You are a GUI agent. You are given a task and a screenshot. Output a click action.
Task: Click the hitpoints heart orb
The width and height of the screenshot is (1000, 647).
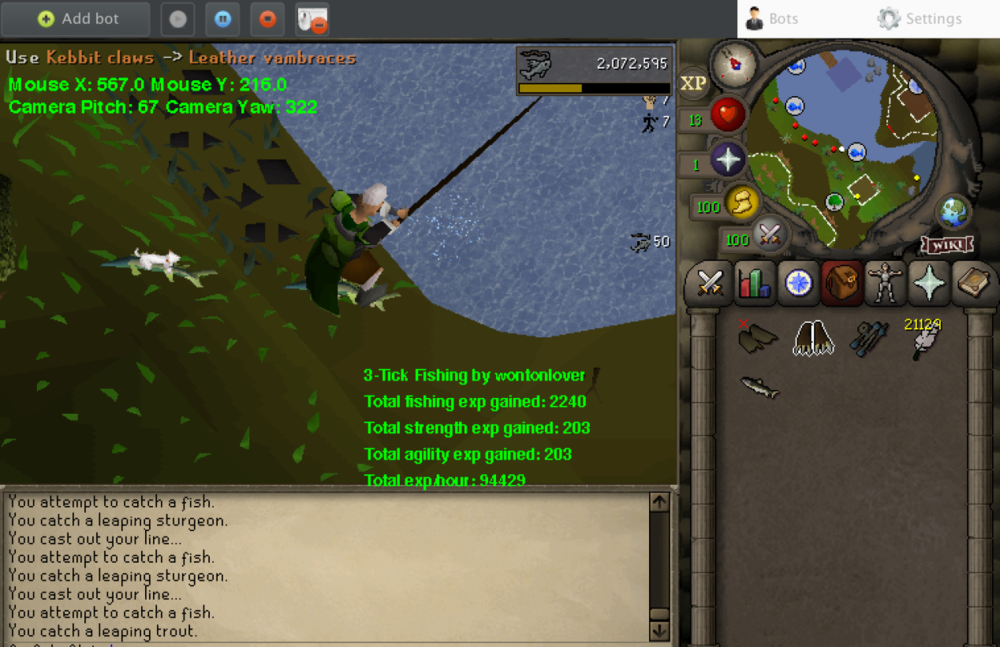[727, 118]
